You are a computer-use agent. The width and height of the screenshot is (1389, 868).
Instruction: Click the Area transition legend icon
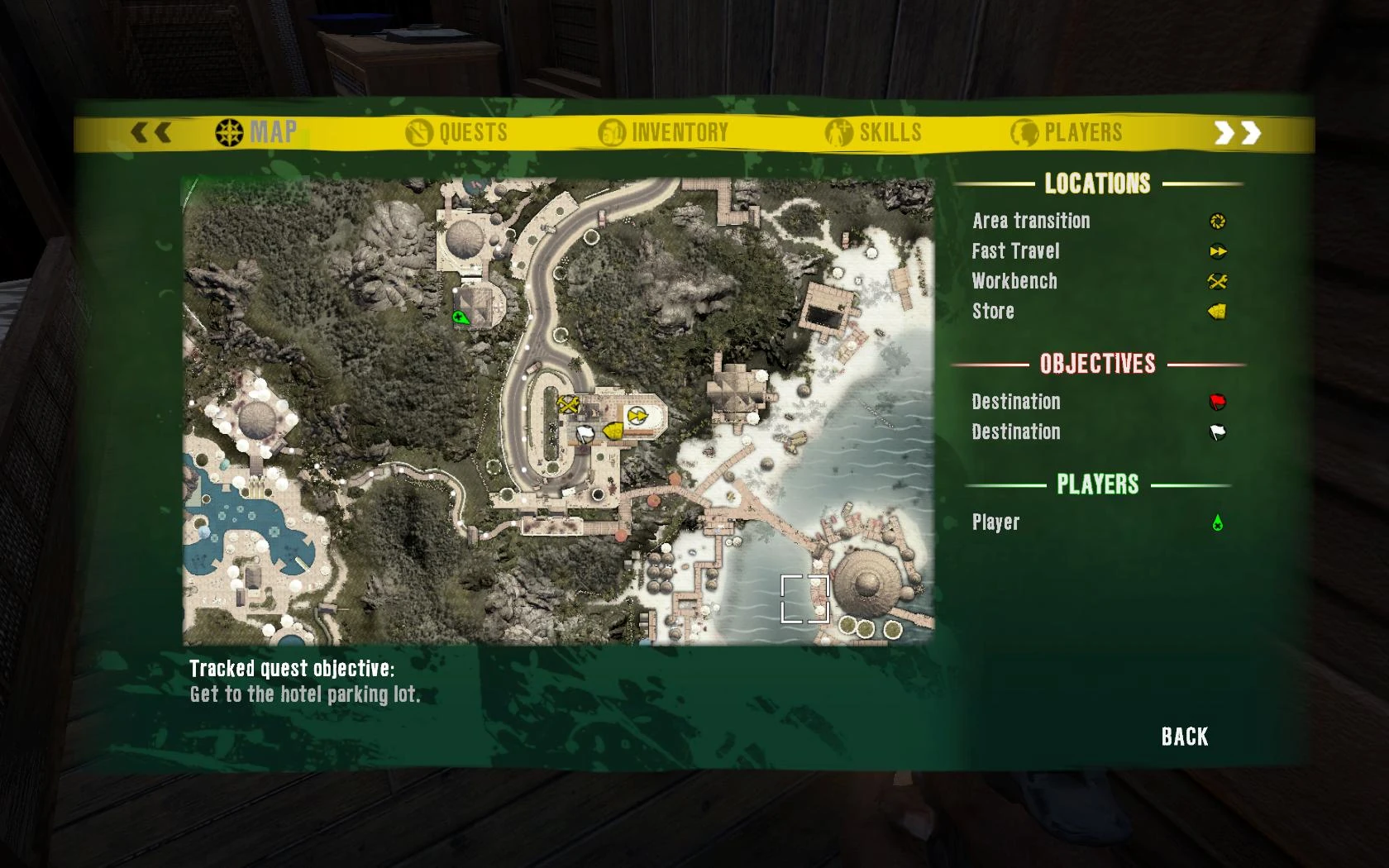(x=1217, y=221)
